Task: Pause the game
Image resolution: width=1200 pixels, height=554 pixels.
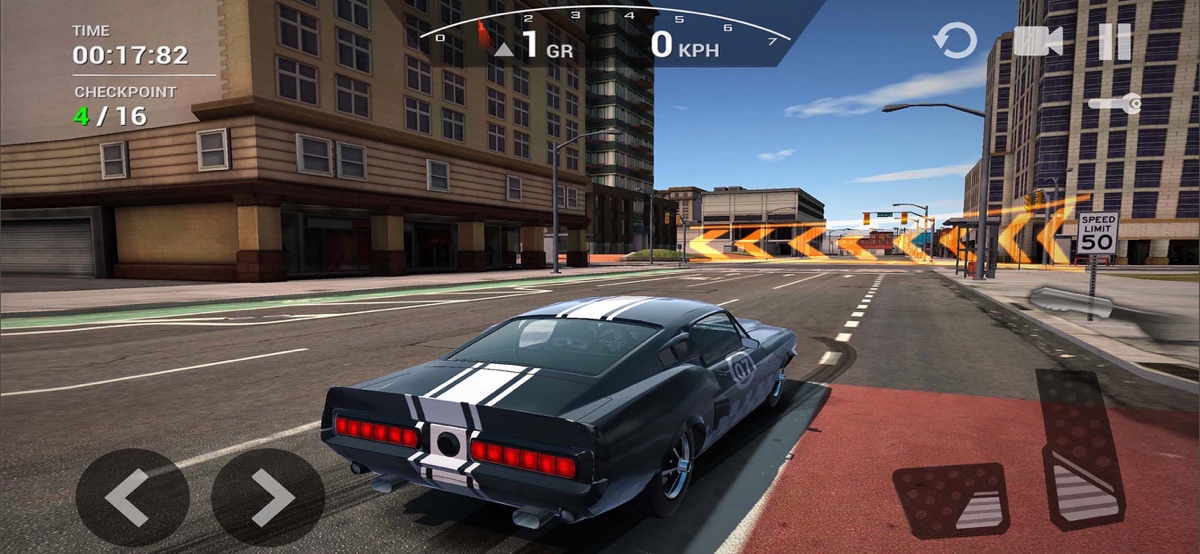Action: pyautogui.click(x=1115, y=42)
